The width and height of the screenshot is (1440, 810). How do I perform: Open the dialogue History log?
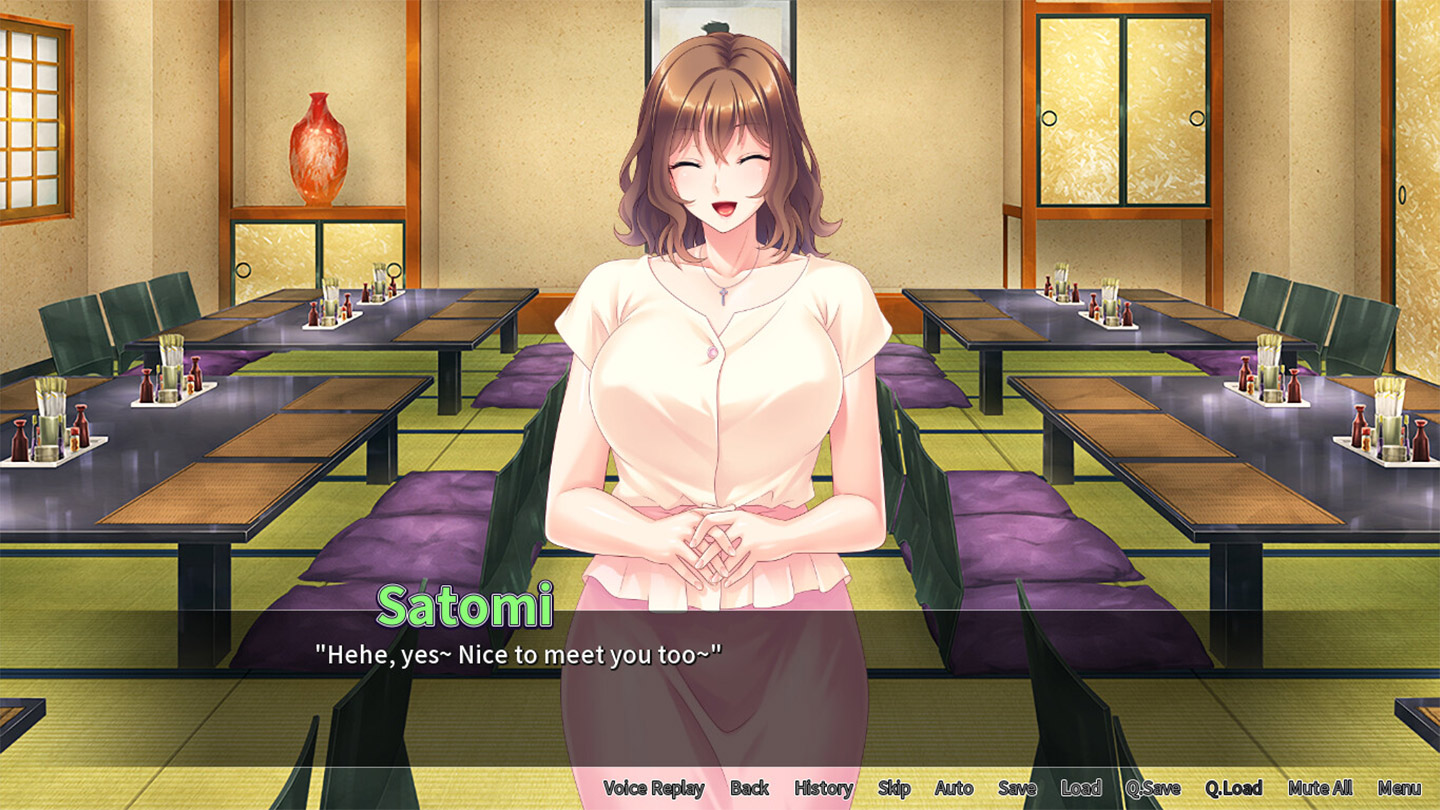(x=823, y=788)
